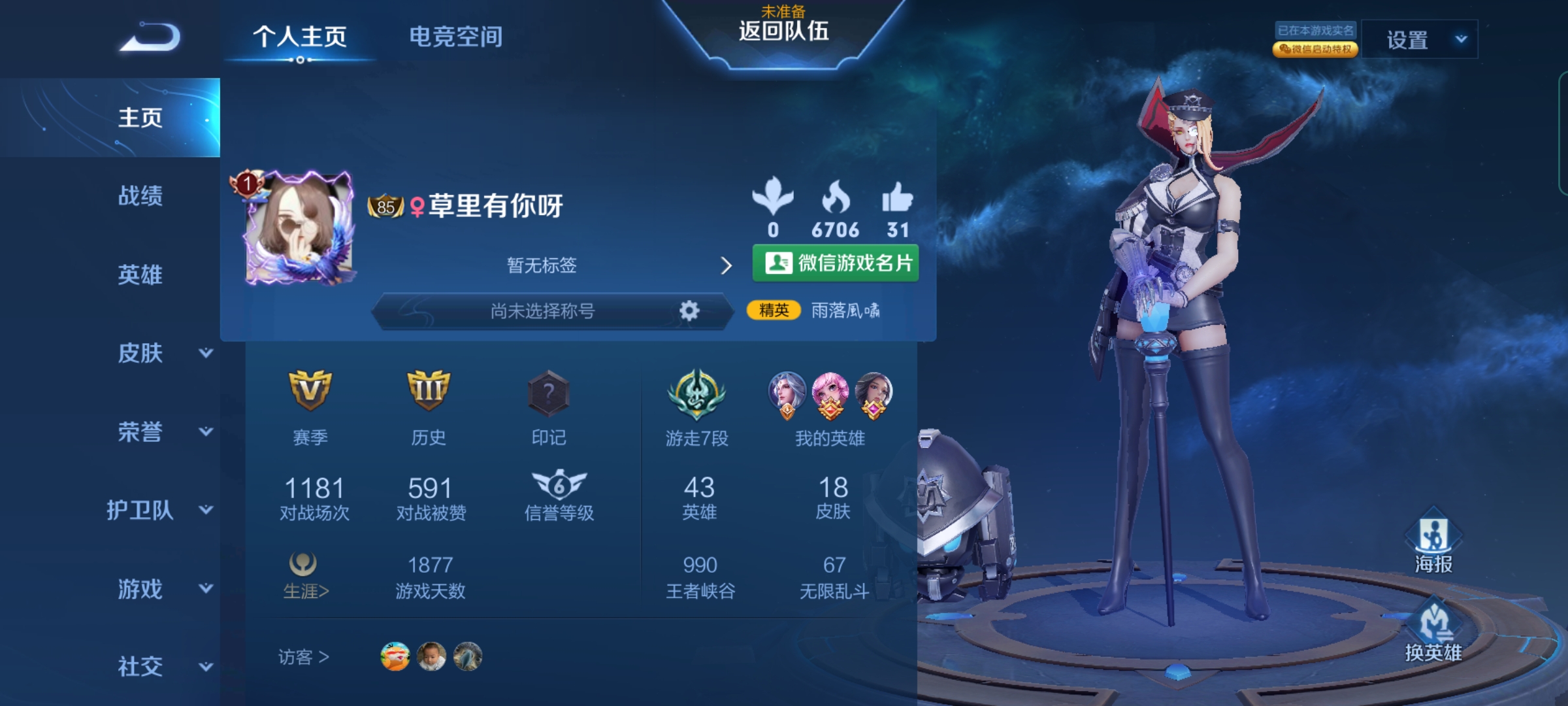Open the title selection gear icon
The image size is (1568, 706).
tap(689, 311)
